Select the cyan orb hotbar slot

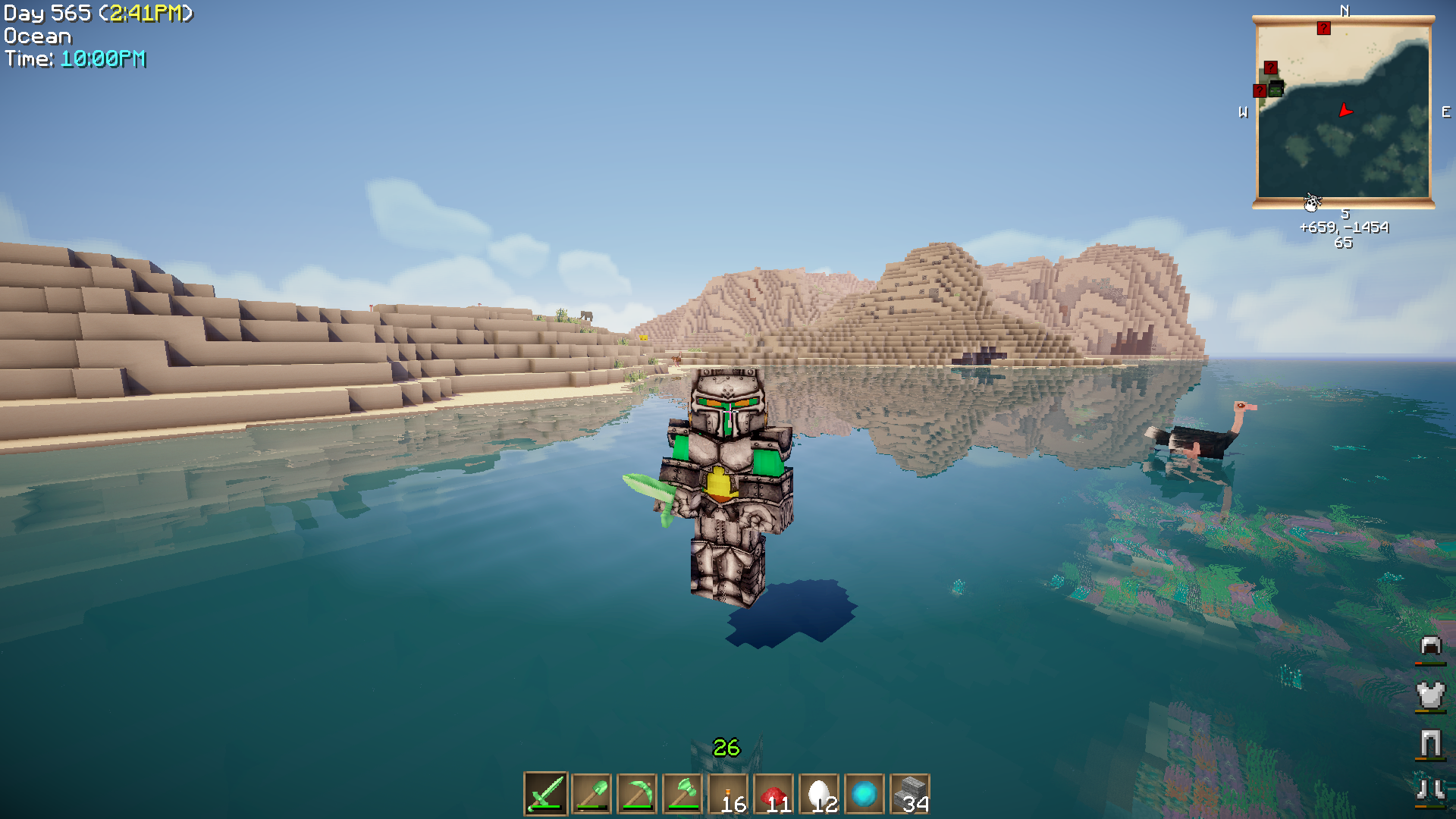864,794
